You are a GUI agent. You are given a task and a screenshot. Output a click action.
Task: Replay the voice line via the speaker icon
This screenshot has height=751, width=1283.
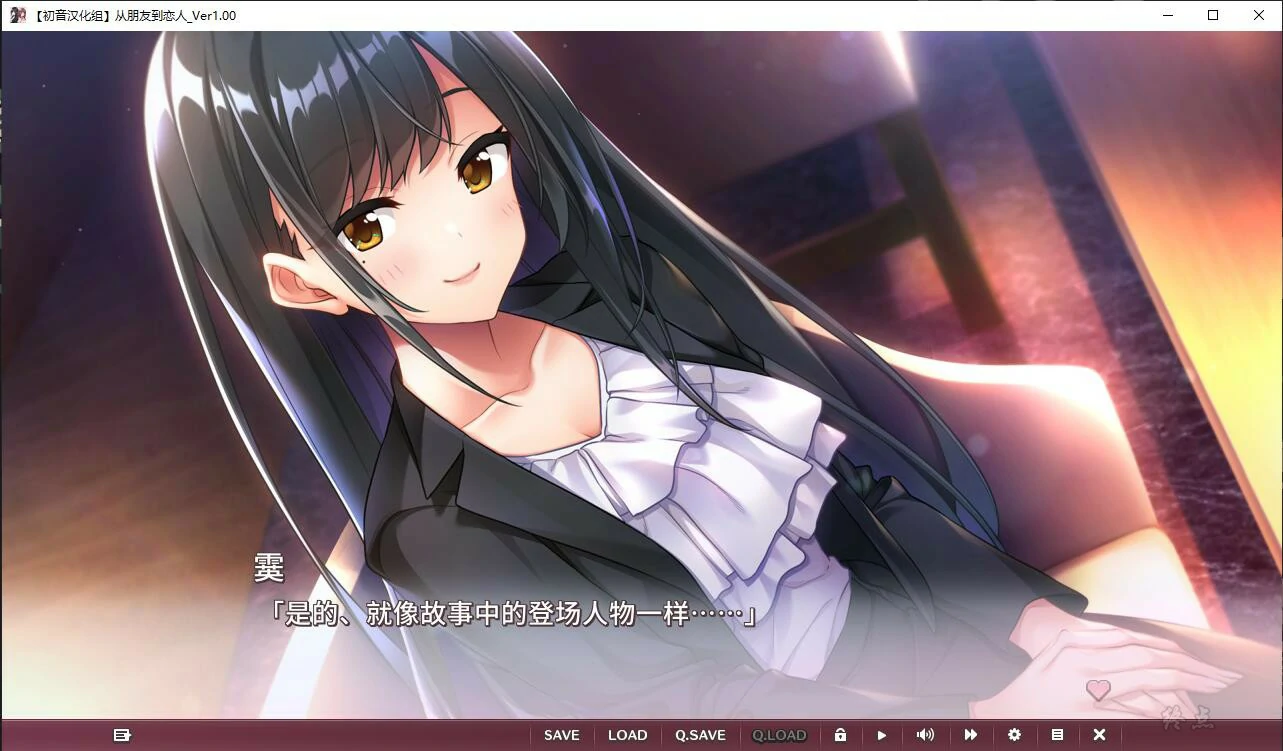pos(925,735)
